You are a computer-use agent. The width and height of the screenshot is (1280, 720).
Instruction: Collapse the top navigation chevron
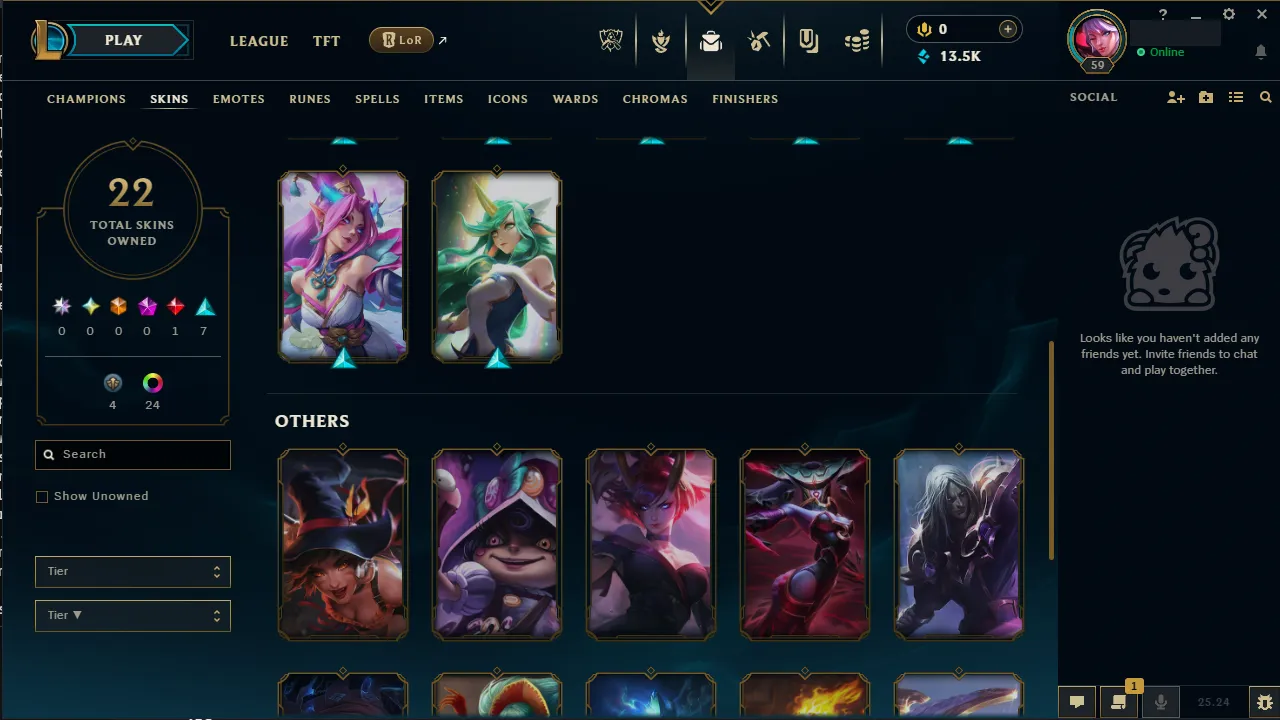click(711, 6)
